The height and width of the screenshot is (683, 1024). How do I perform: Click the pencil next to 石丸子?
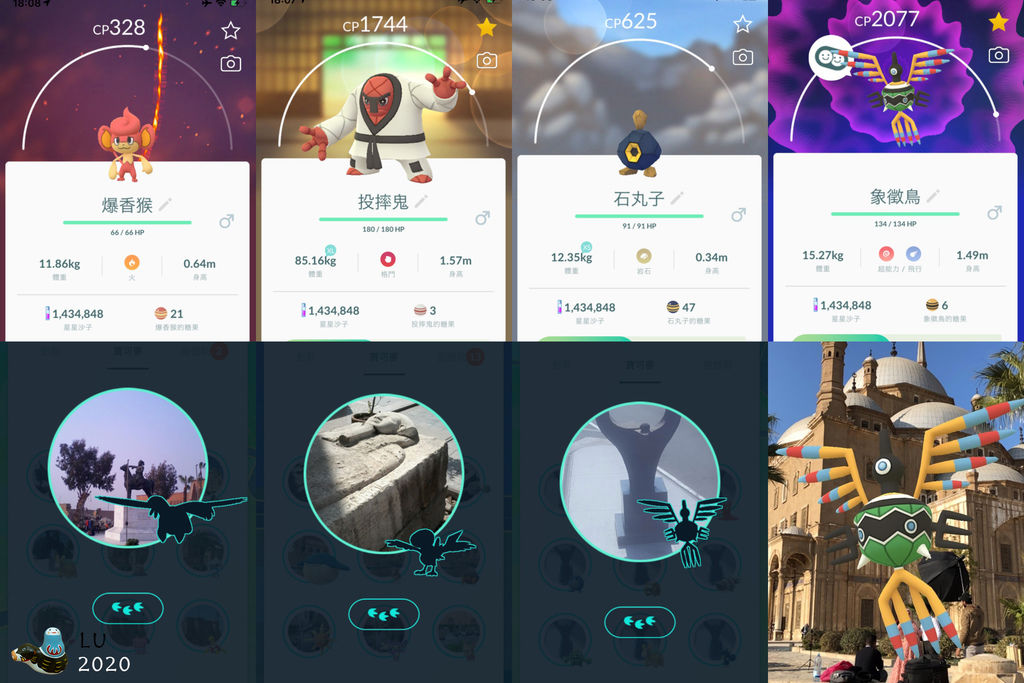[678, 197]
